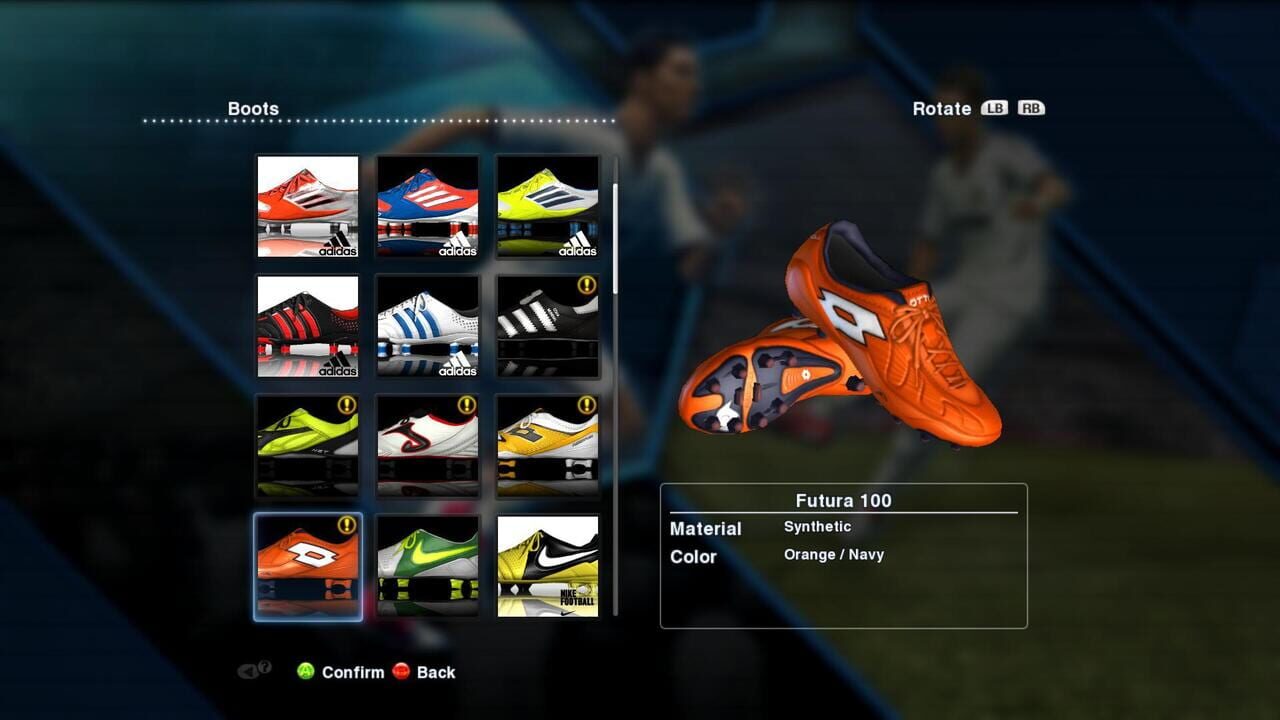Screen dimensions: 1280x720
Task: Select the highlighted orange Futura 100 boot
Action: coord(307,565)
